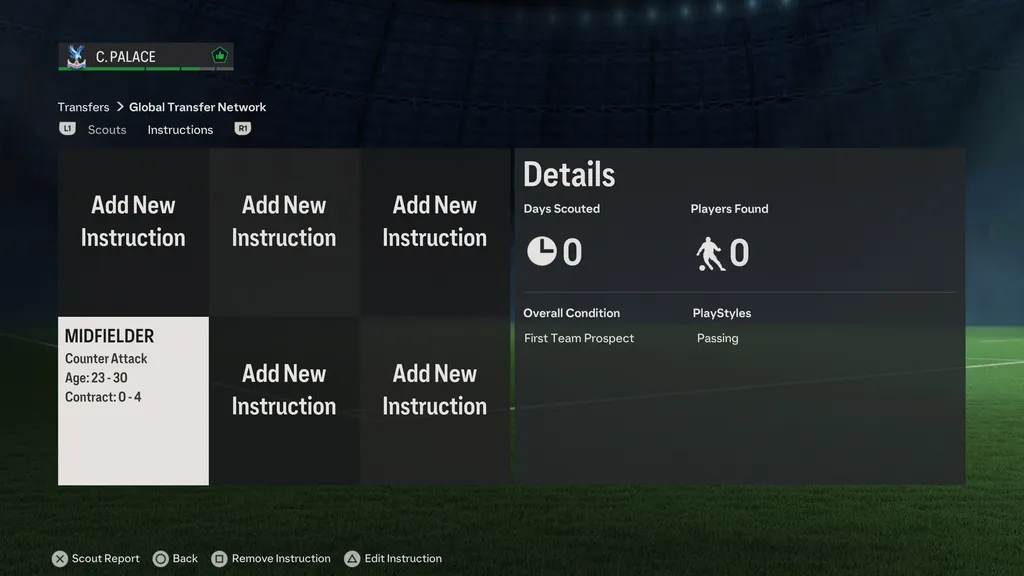
Task: Open the Instructions tab
Action: click(x=180, y=130)
